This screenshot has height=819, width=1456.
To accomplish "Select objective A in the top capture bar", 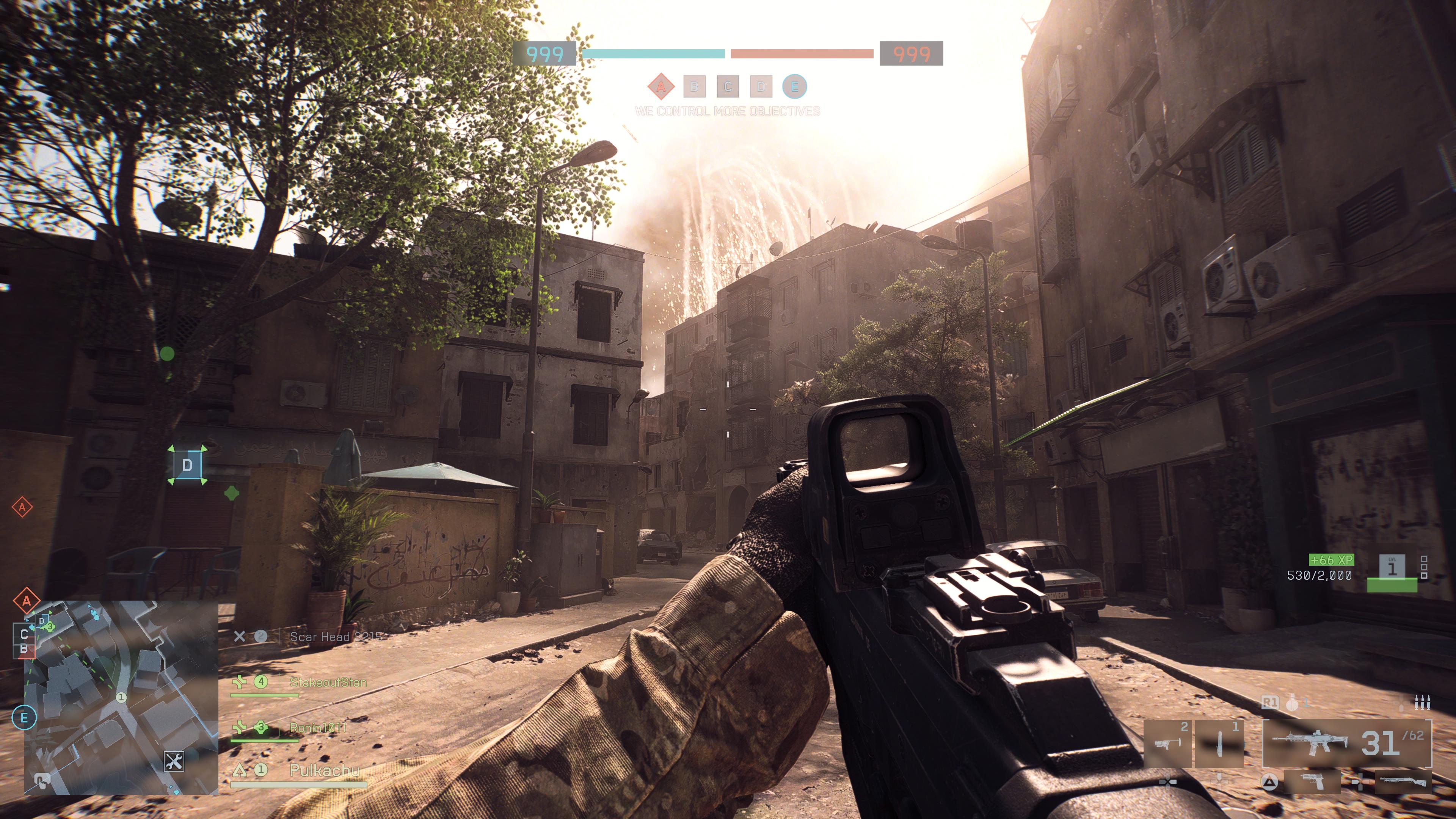I will pos(661,86).
